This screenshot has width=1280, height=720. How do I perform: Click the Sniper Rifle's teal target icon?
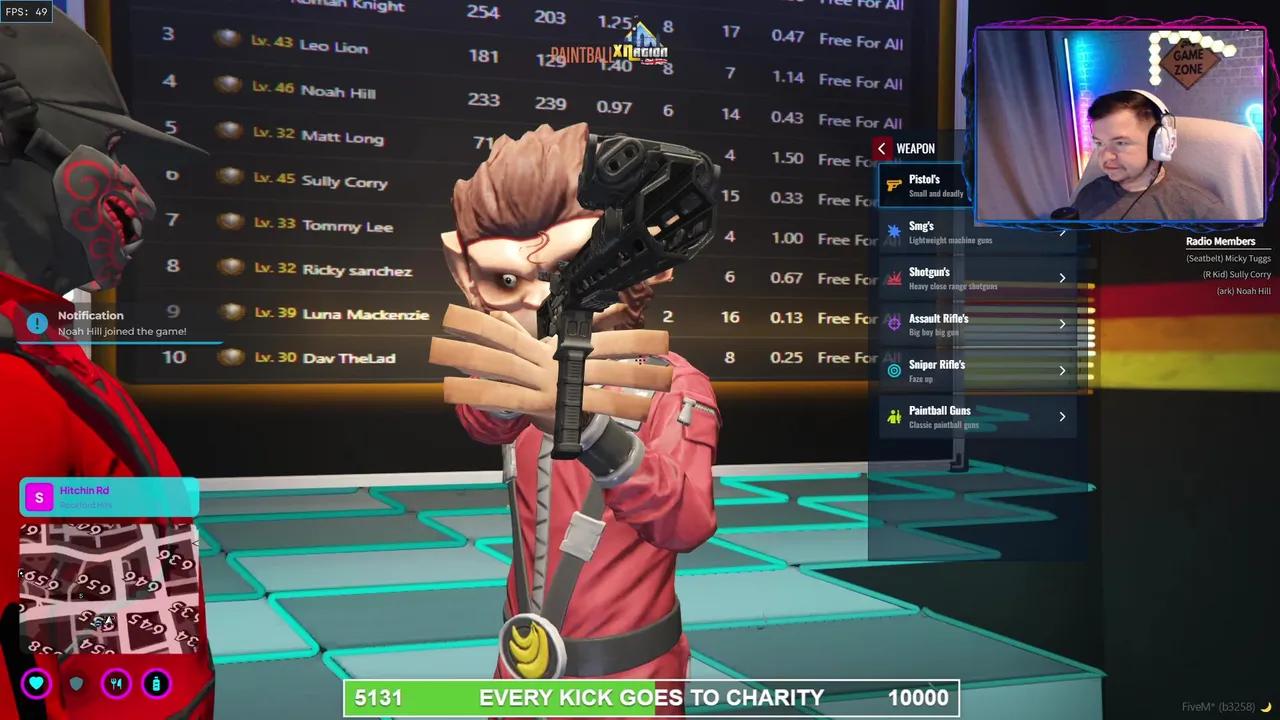(x=894, y=370)
